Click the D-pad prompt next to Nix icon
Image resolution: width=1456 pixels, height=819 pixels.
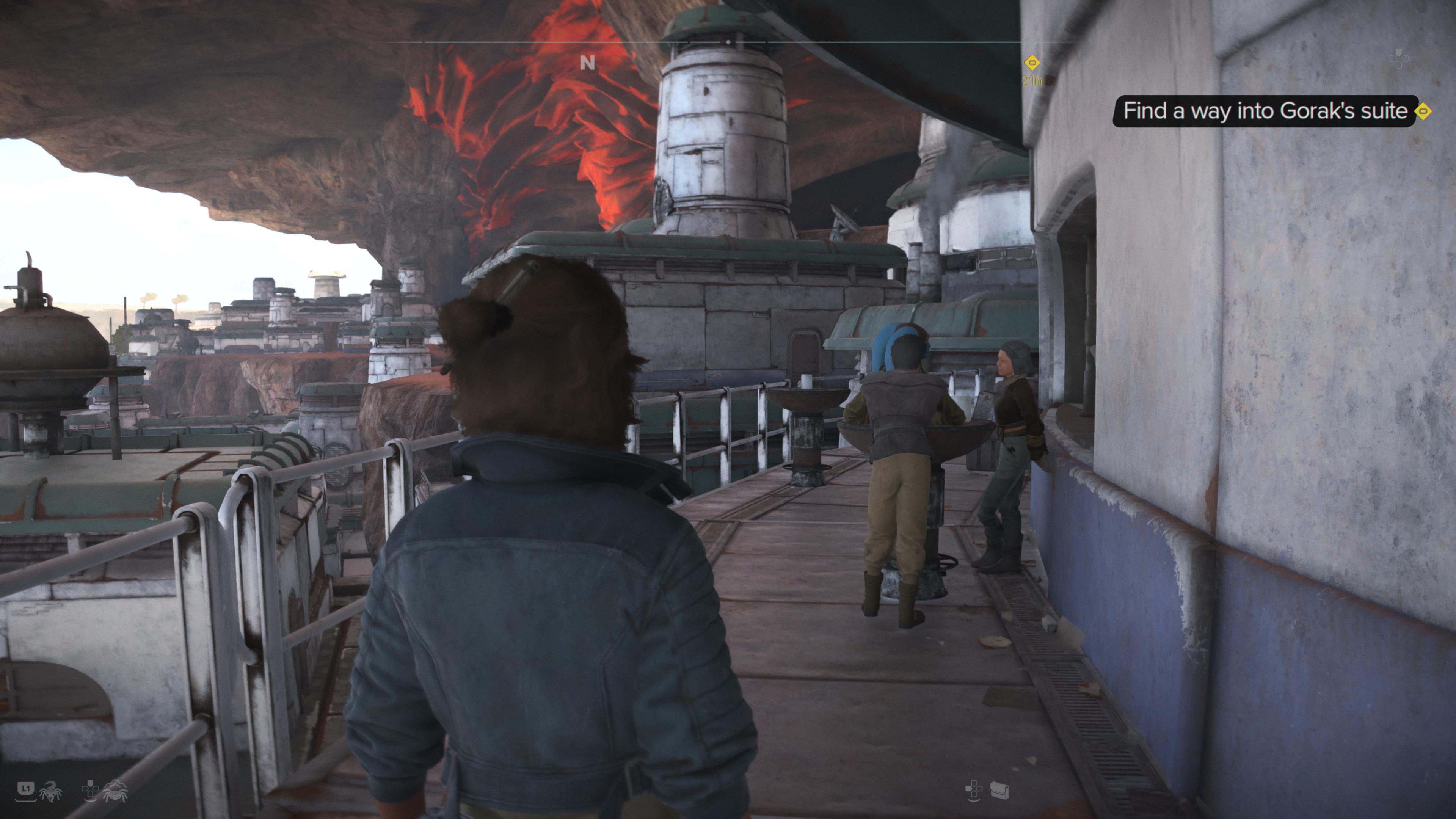pyautogui.click(x=91, y=791)
